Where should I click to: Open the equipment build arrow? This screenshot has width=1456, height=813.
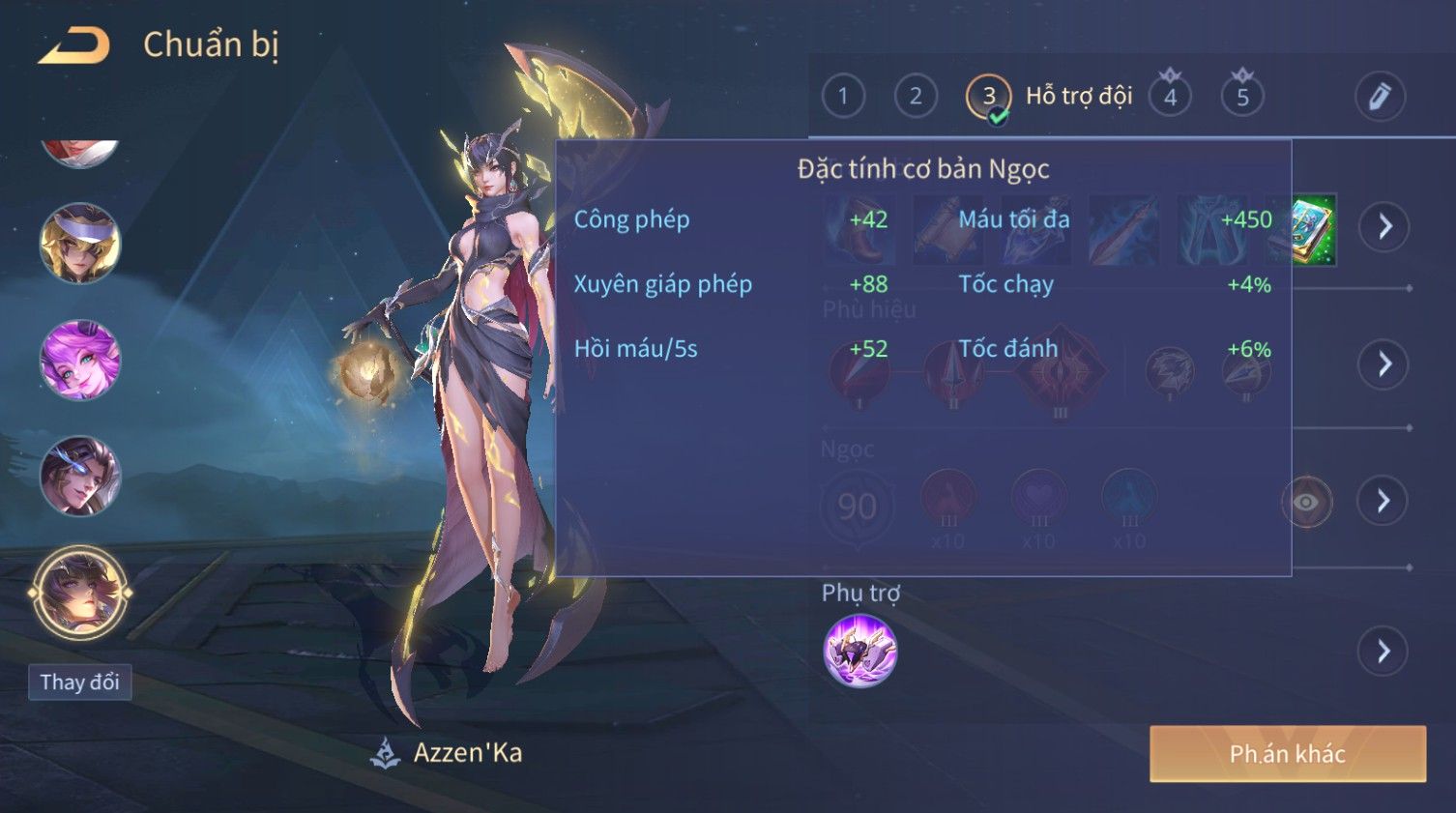tap(1384, 226)
